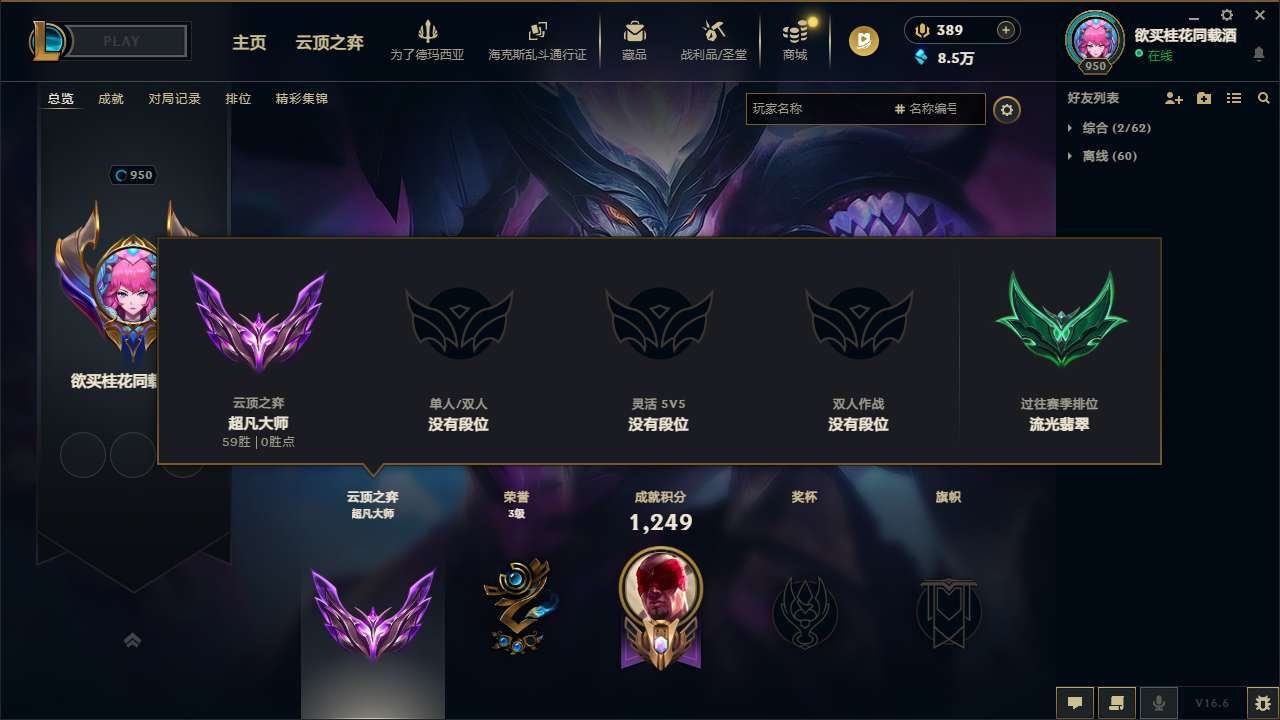Viewport: 1280px width, 720px height.
Task: Switch to the 排位 (Ranked) tab
Action: [235, 99]
